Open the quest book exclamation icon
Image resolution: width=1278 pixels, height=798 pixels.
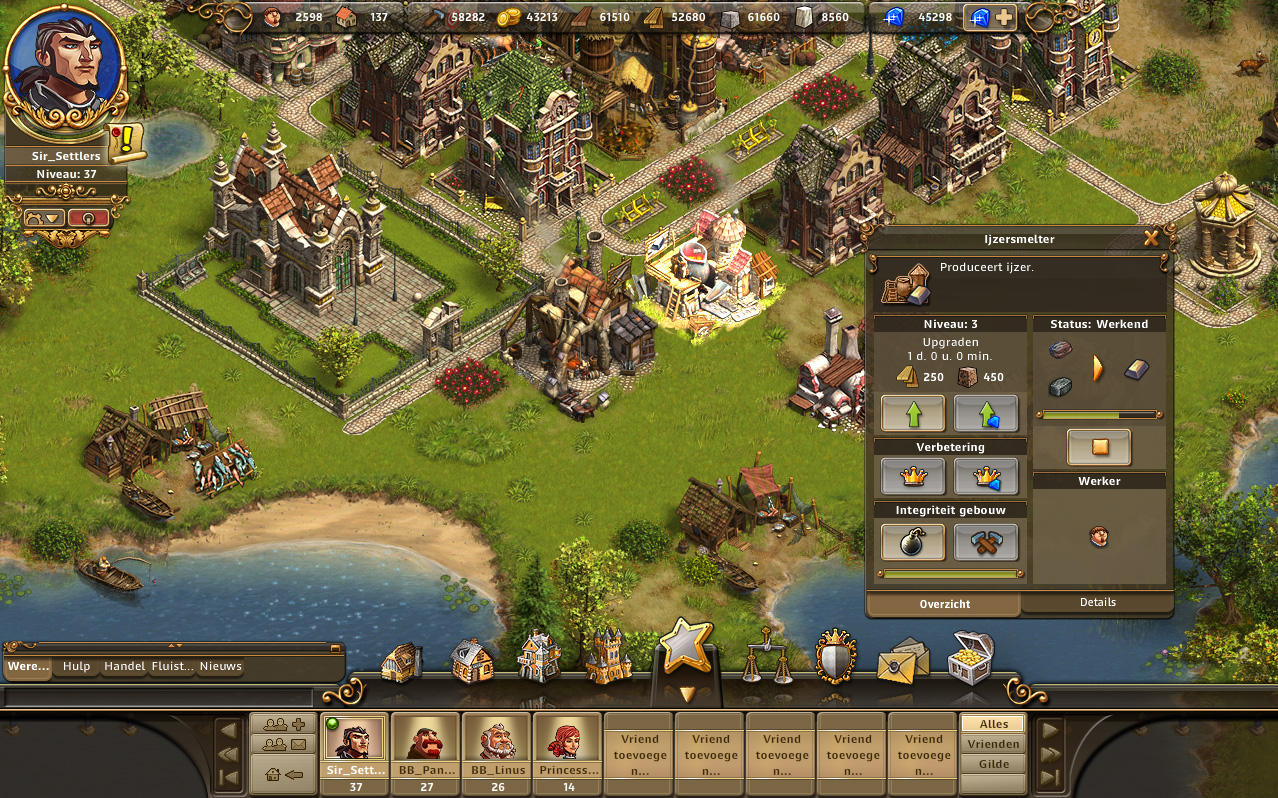click(x=127, y=142)
